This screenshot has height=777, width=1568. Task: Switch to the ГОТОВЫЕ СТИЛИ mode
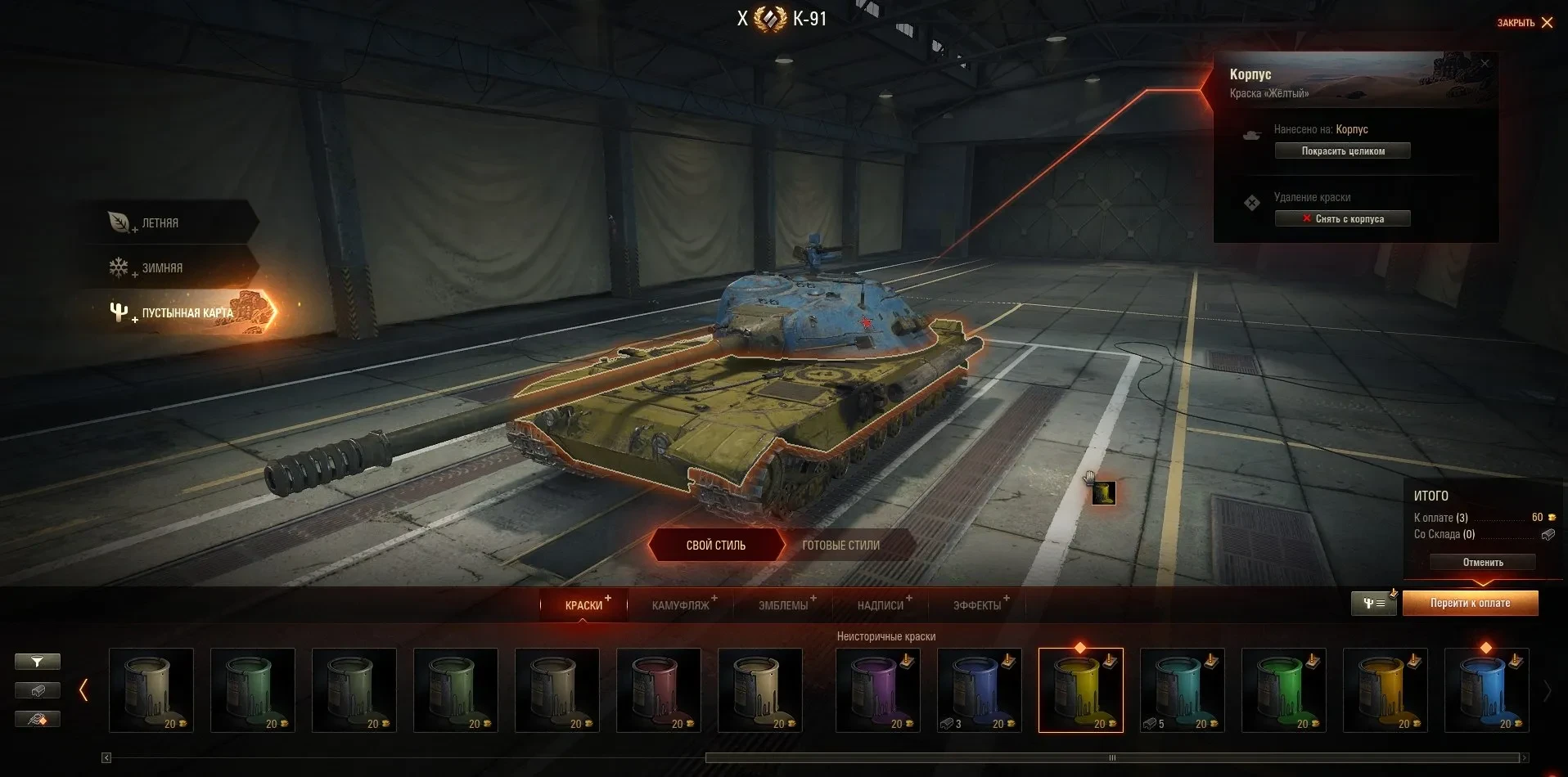[840, 545]
